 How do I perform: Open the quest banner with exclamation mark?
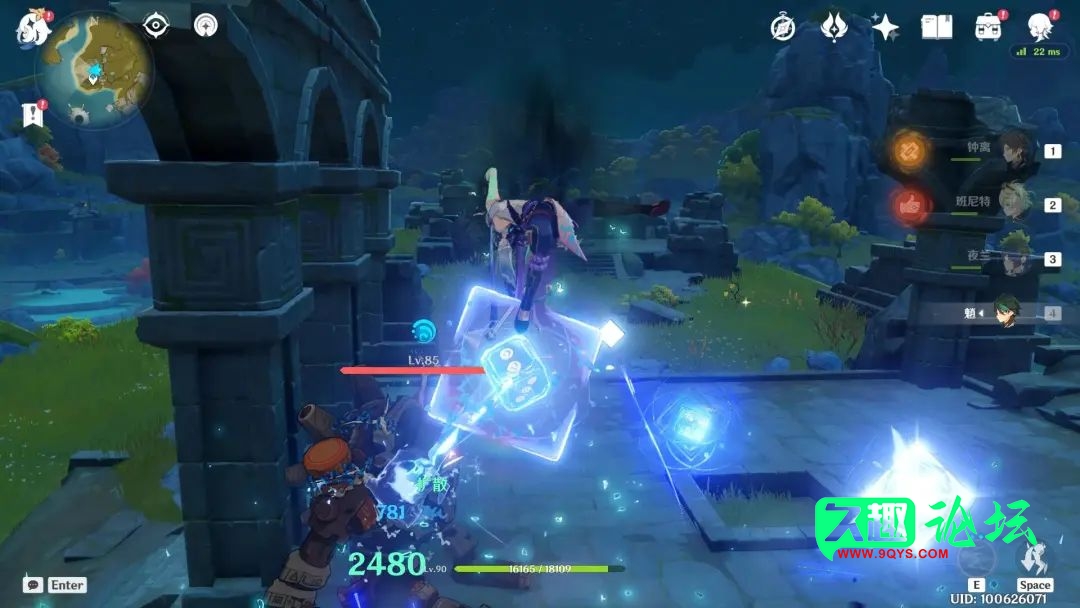coord(33,116)
